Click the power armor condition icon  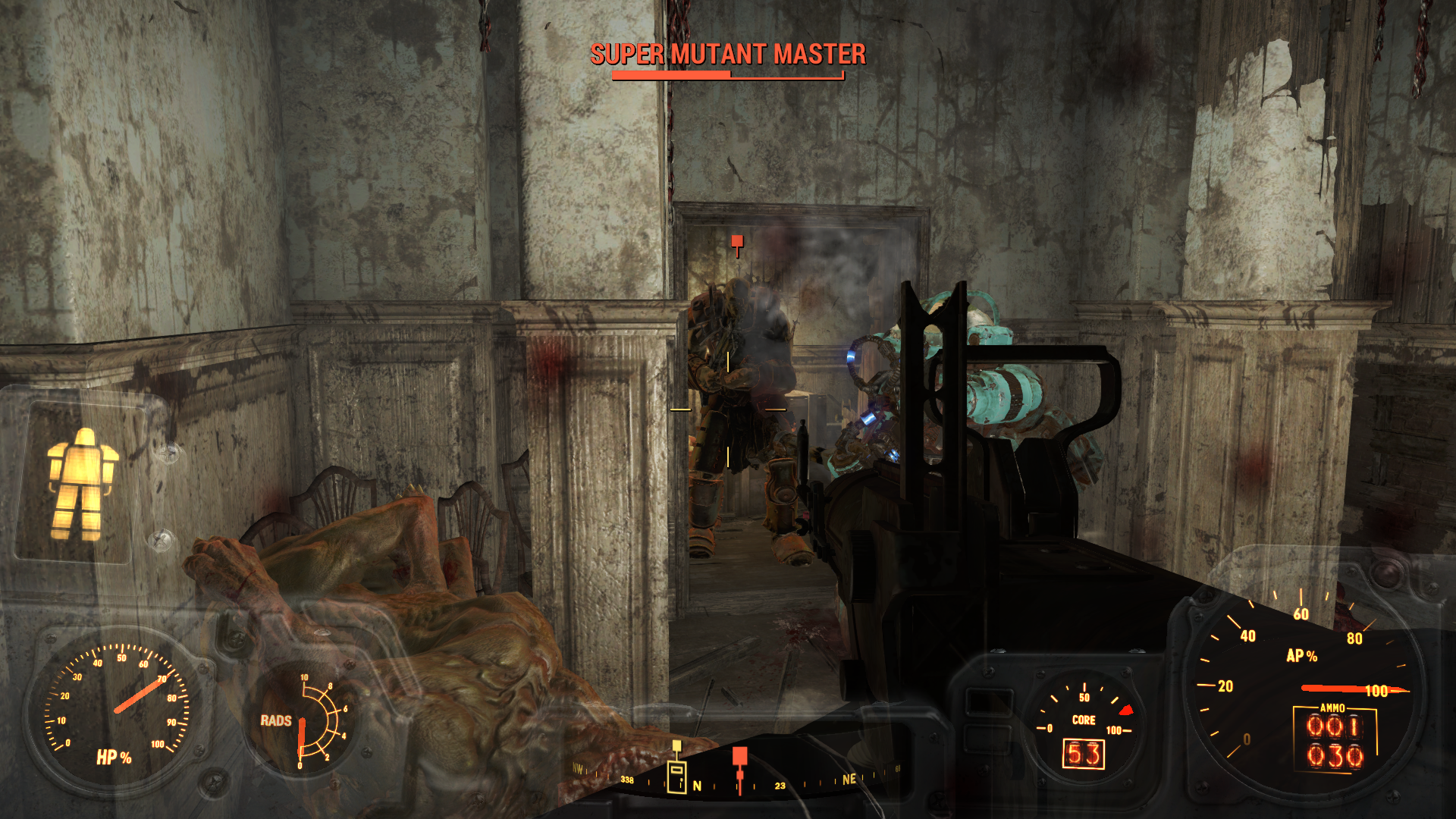point(81,483)
